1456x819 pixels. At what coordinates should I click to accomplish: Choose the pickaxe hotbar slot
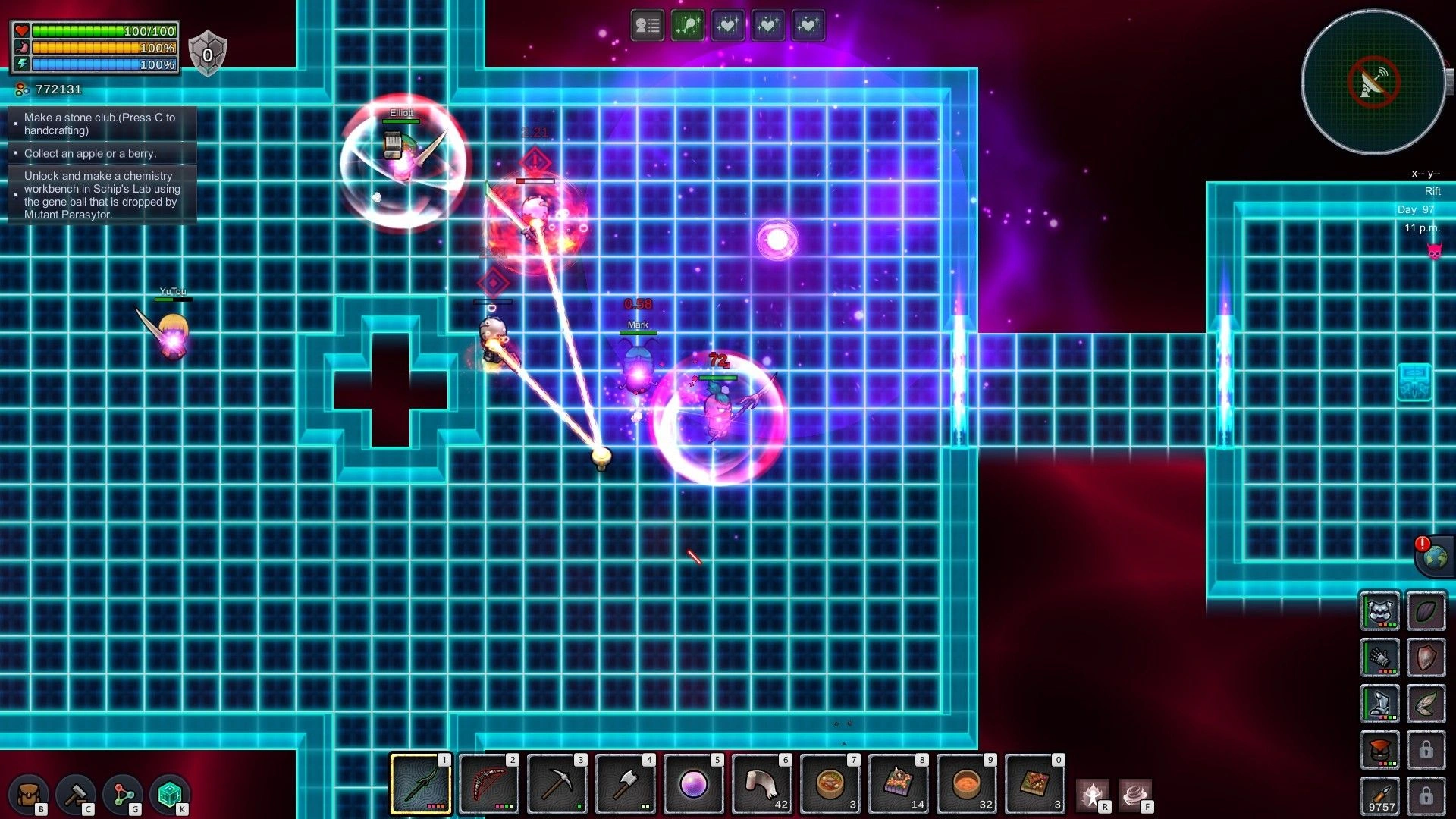point(557,784)
